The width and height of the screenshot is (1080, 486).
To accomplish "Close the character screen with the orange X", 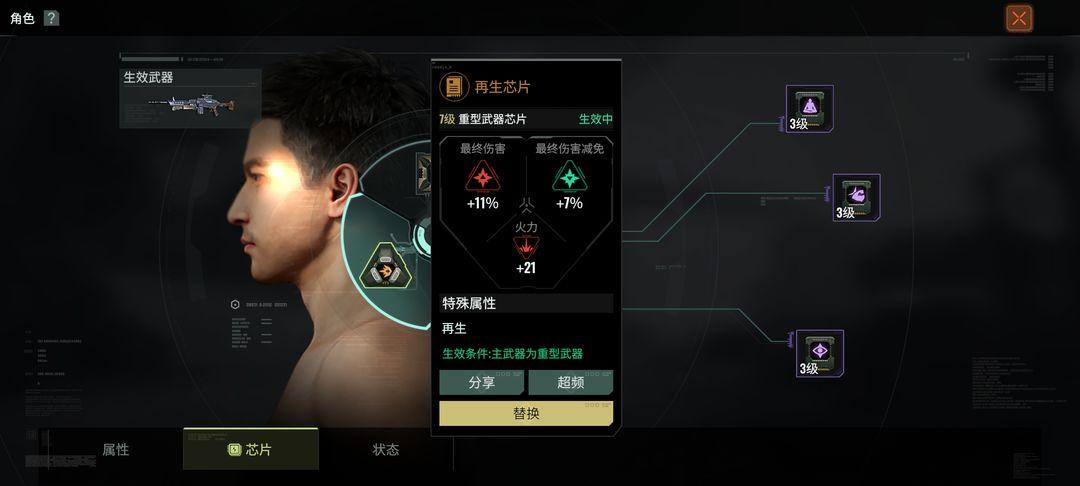I will tap(1019, 18).
